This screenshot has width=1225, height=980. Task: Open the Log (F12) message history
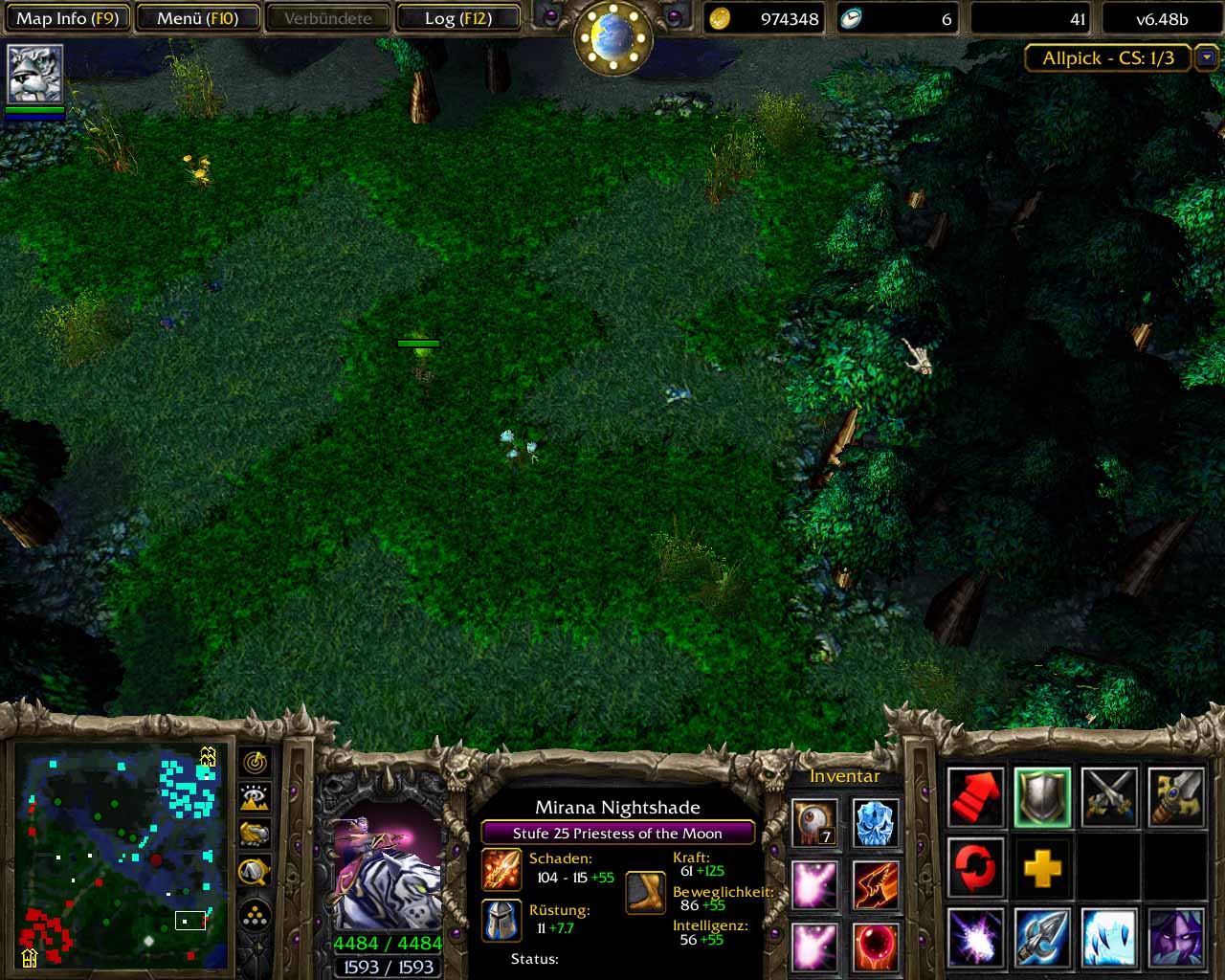pos(458,18)
